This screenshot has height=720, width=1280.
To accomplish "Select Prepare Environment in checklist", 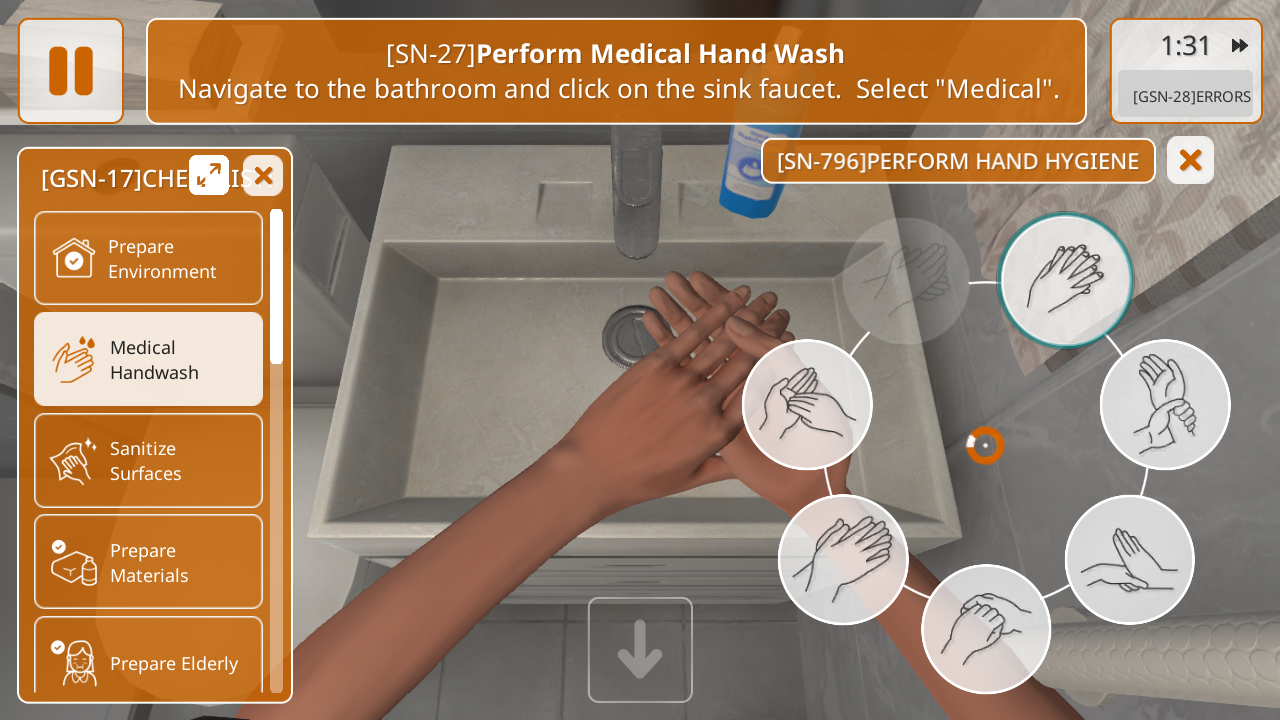I will (x=148, y=258).
